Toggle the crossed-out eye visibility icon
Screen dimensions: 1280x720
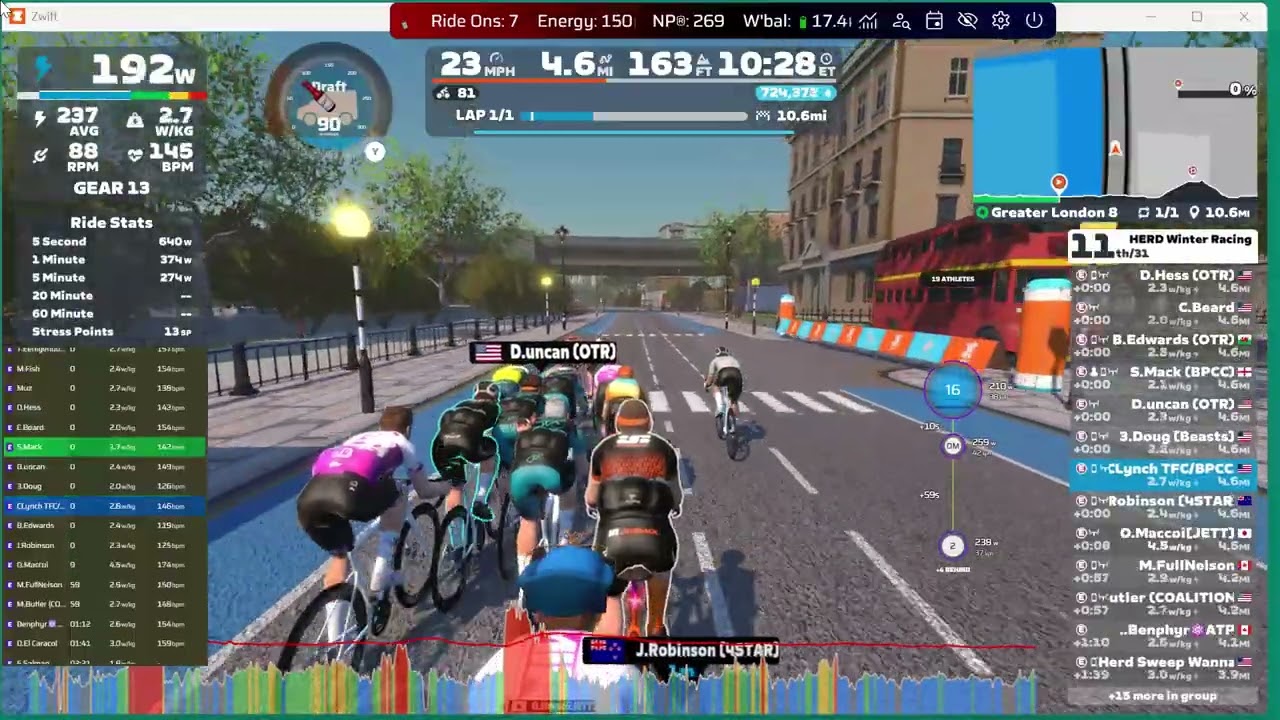967,20
